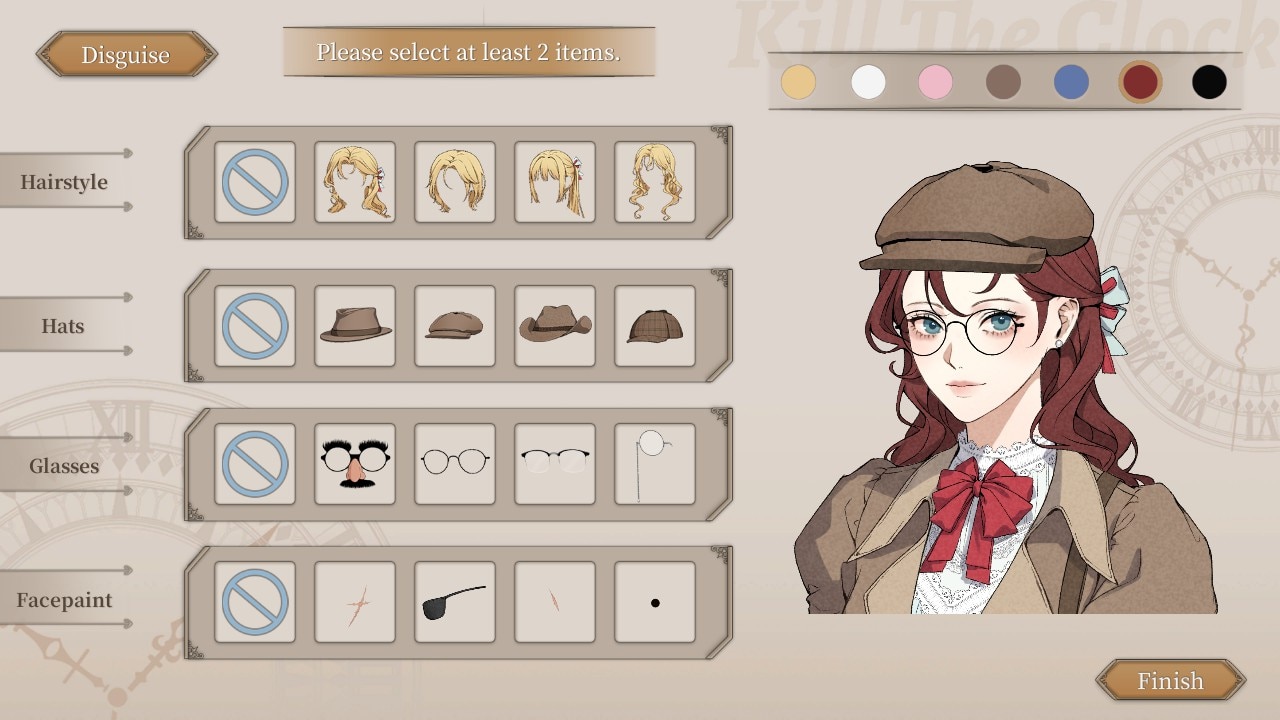Choose the dark red hair color swatch

click(x=1140, y=82)
